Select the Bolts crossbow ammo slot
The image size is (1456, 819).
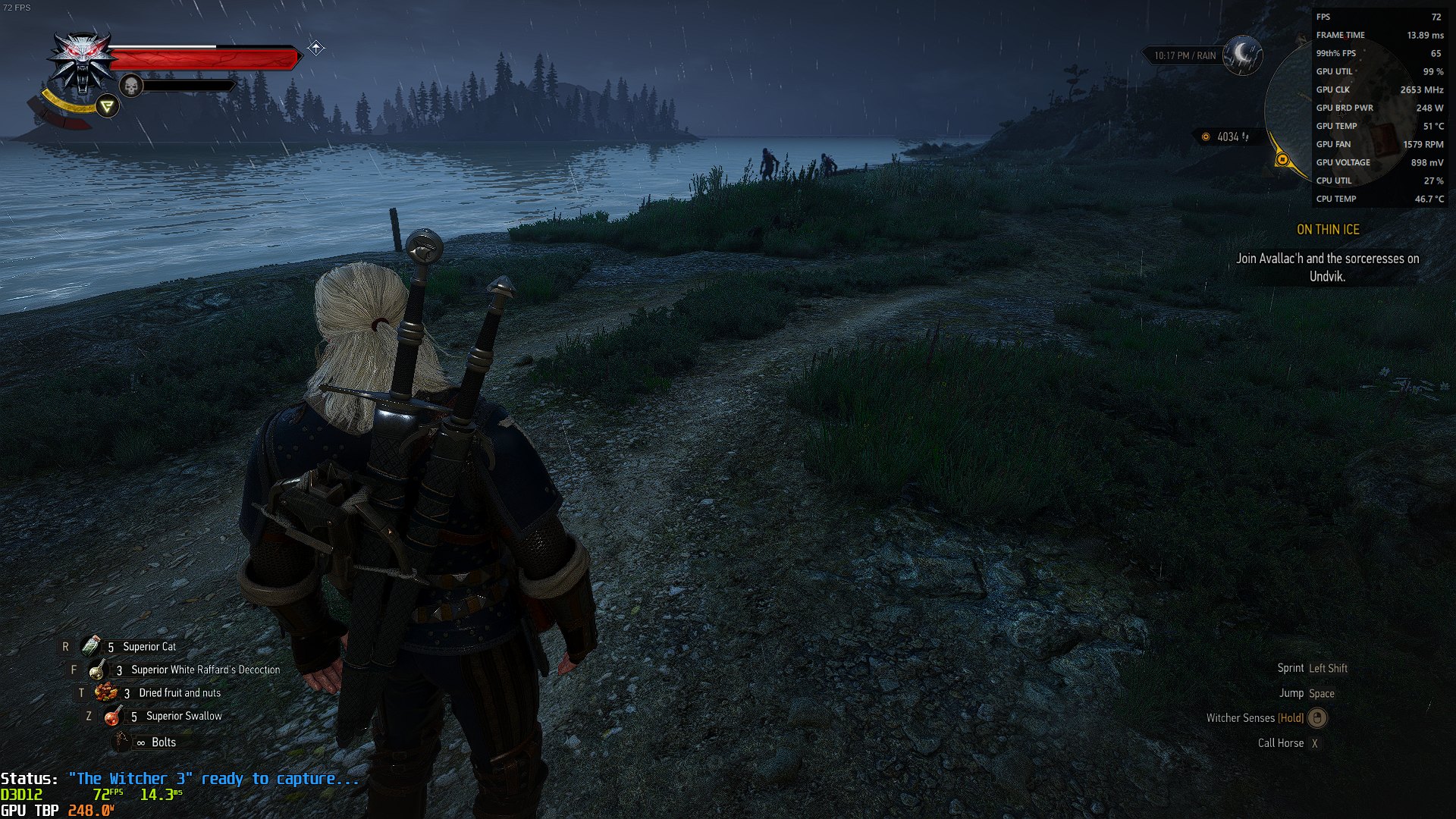[x=121, y=742]
